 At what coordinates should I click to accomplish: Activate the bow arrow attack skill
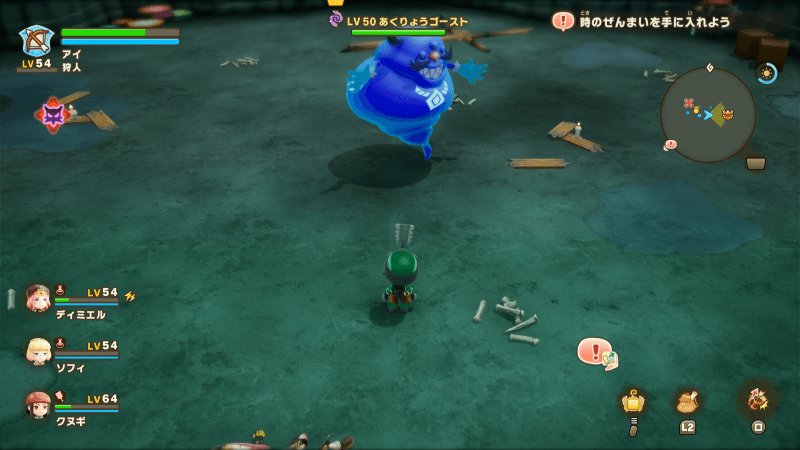coord(757,400)
